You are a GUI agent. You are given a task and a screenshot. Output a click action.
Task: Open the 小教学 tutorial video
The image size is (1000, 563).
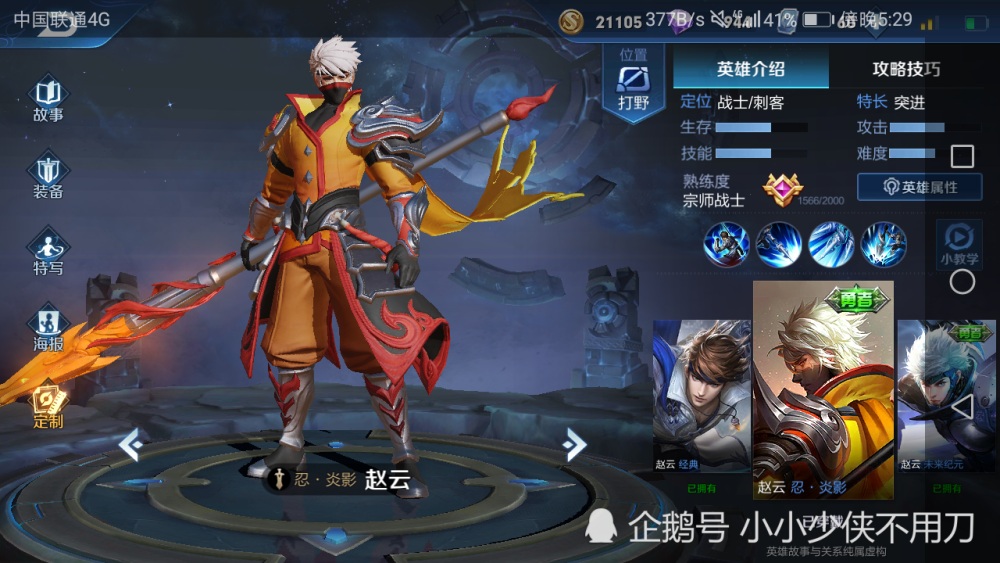(958, 243)
